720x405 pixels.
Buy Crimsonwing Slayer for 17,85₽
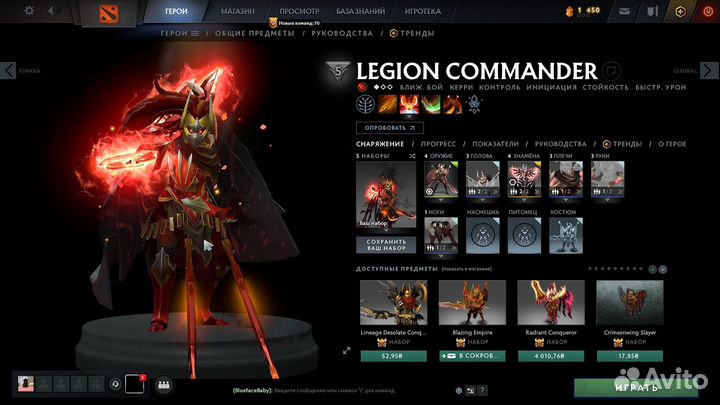(x=630, y=356)
